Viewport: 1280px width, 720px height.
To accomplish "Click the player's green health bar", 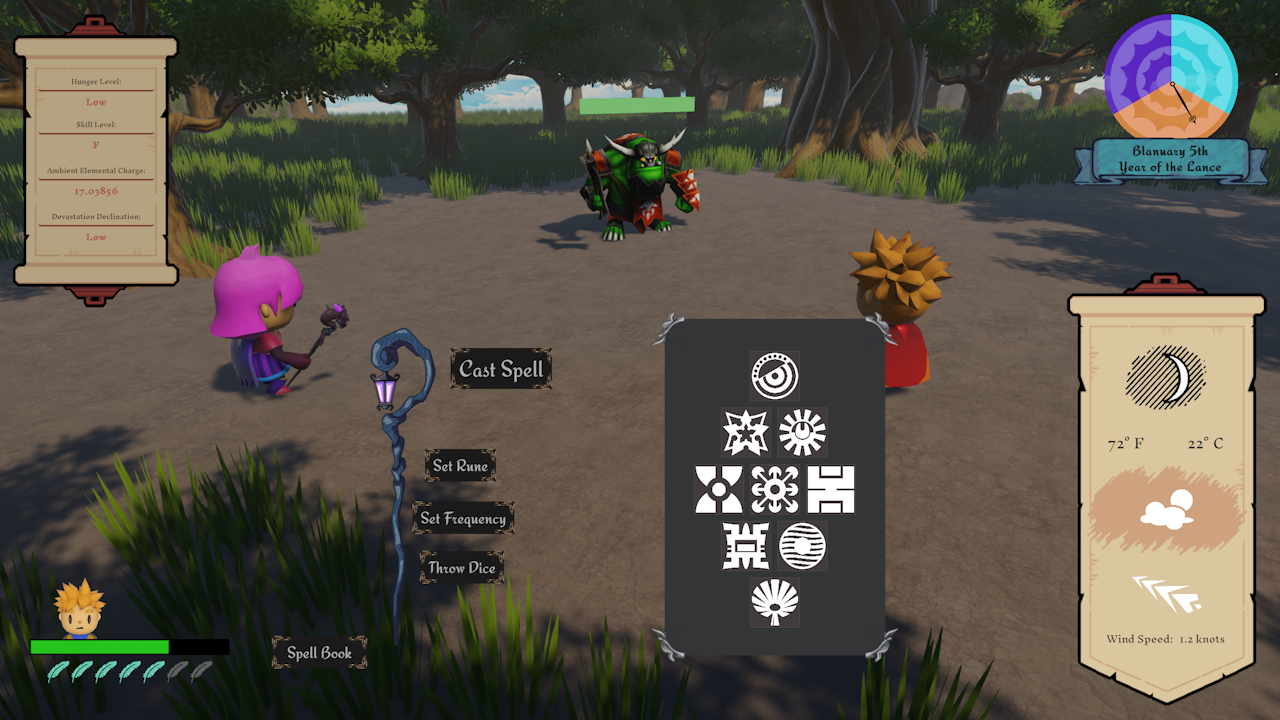I will [x=100, y=648].
